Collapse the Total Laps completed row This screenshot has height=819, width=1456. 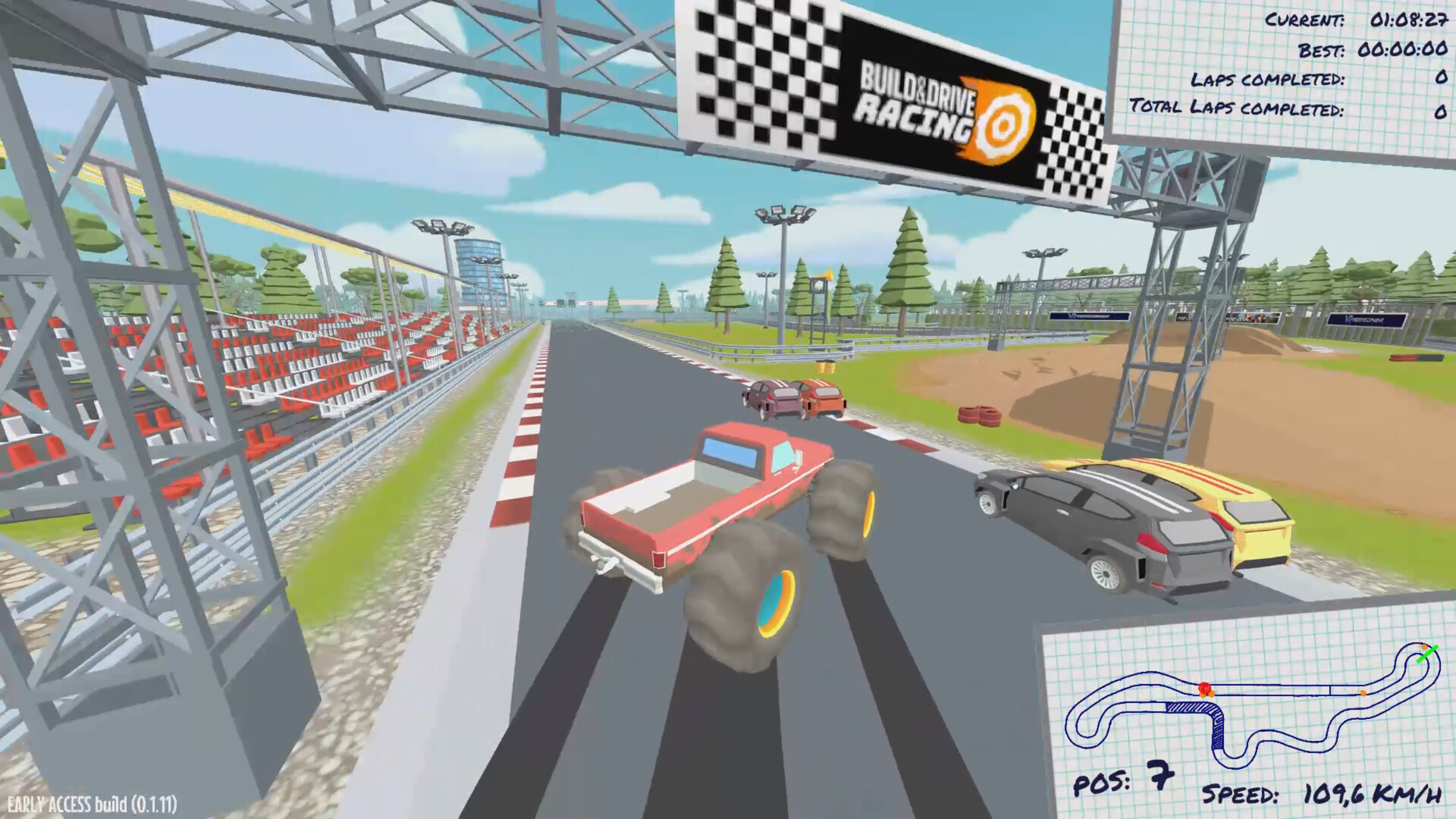click(1289, 110)
